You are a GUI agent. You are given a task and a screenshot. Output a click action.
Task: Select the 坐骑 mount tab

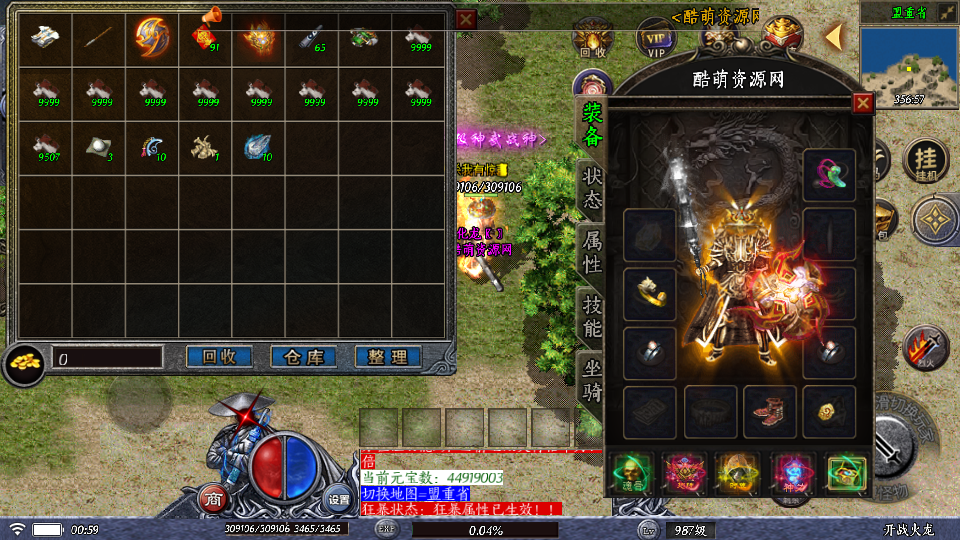(x=592, y=379)
